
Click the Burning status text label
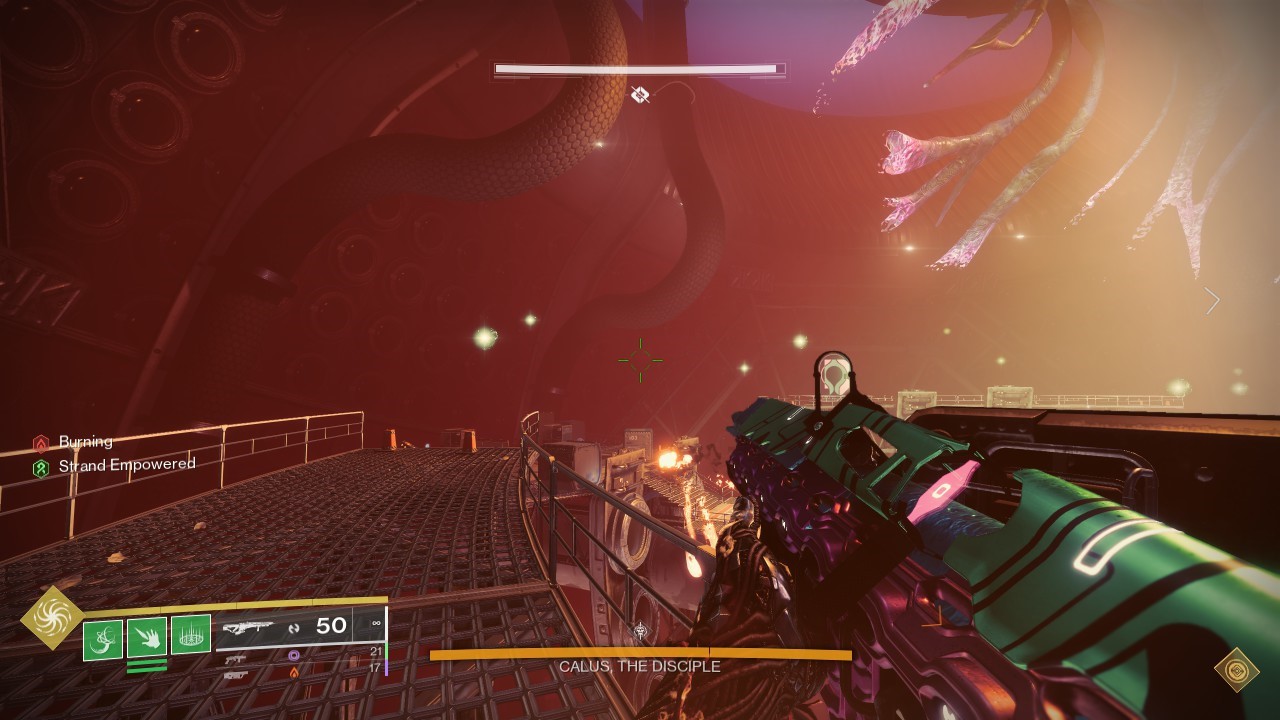click(x=86, y=441)
